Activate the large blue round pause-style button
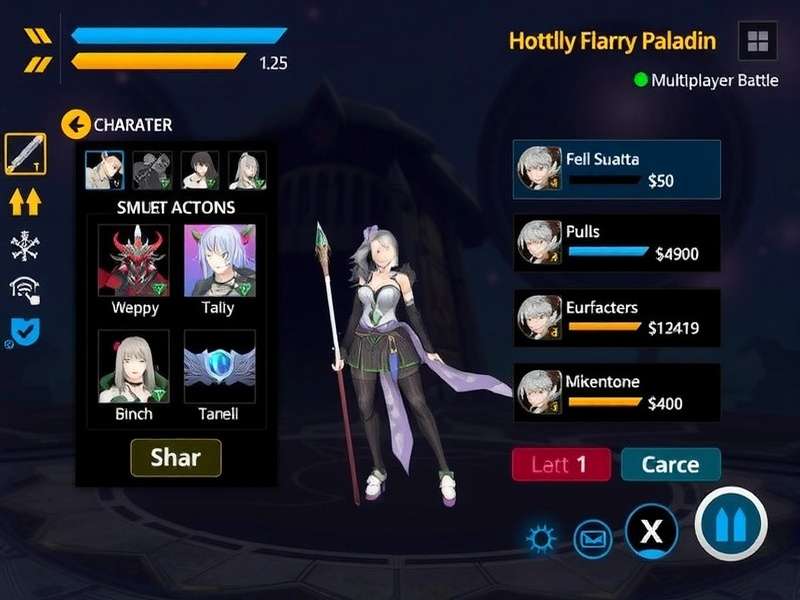 tap(731, 524)
